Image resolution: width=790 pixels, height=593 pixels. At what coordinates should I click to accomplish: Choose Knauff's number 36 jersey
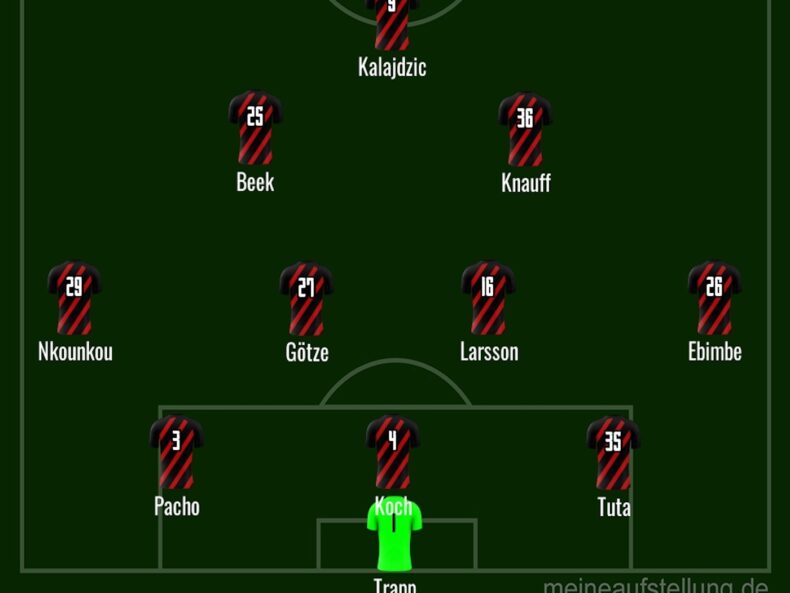pyautogui.click(x=525, y=128)
